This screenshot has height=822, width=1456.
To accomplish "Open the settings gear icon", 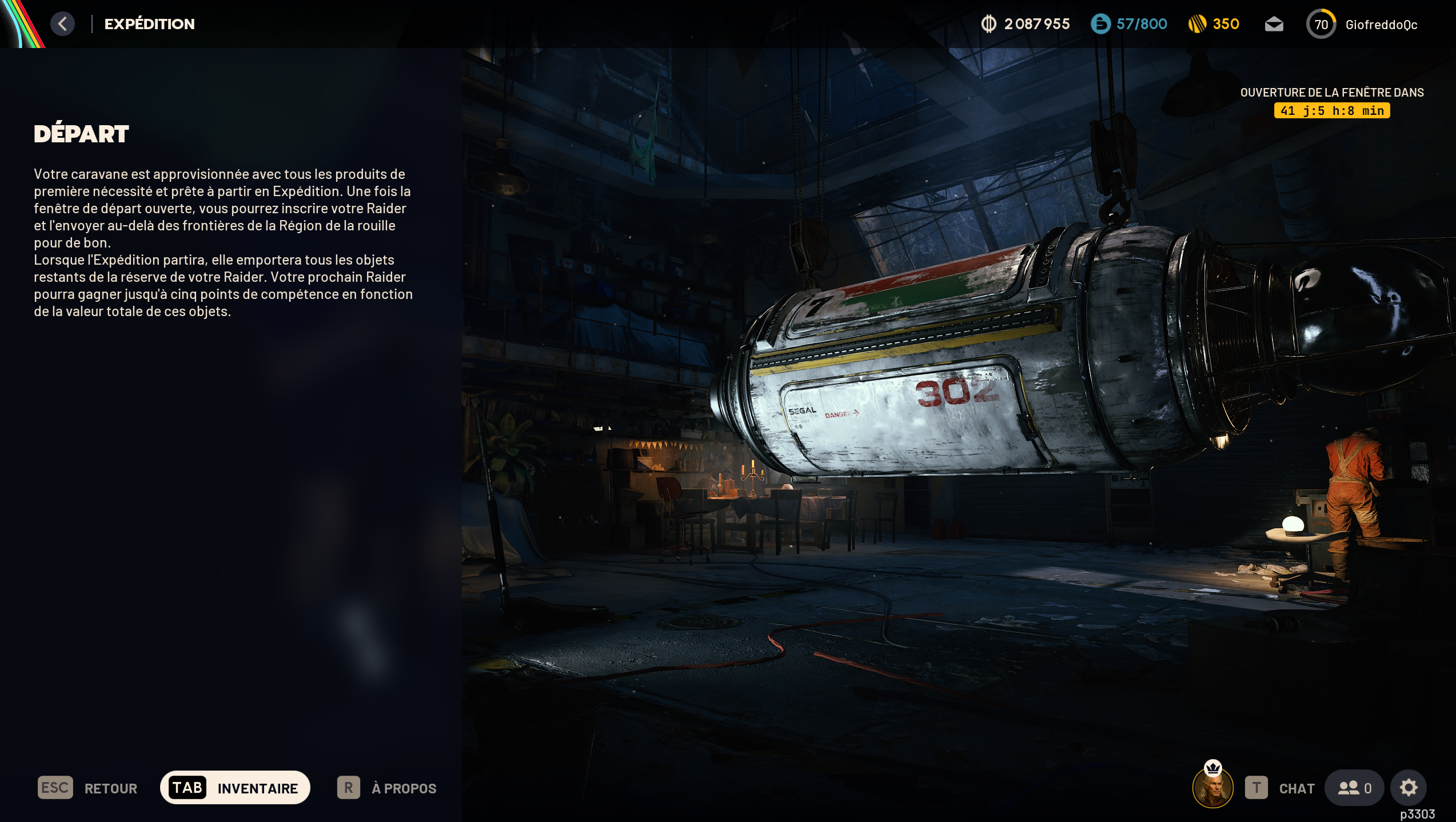I will pos(1409,788).
